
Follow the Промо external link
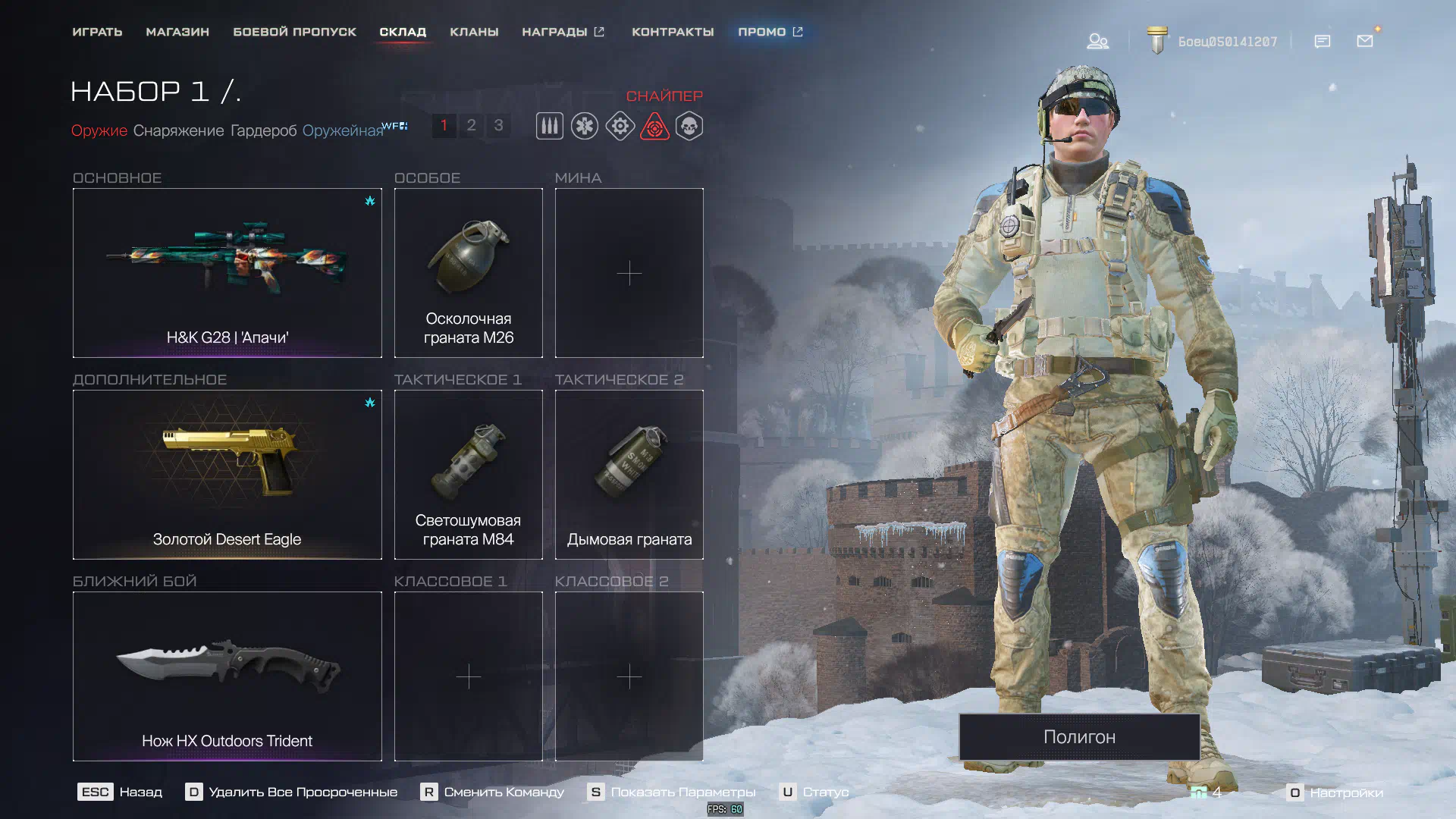[x=770, y=32]
